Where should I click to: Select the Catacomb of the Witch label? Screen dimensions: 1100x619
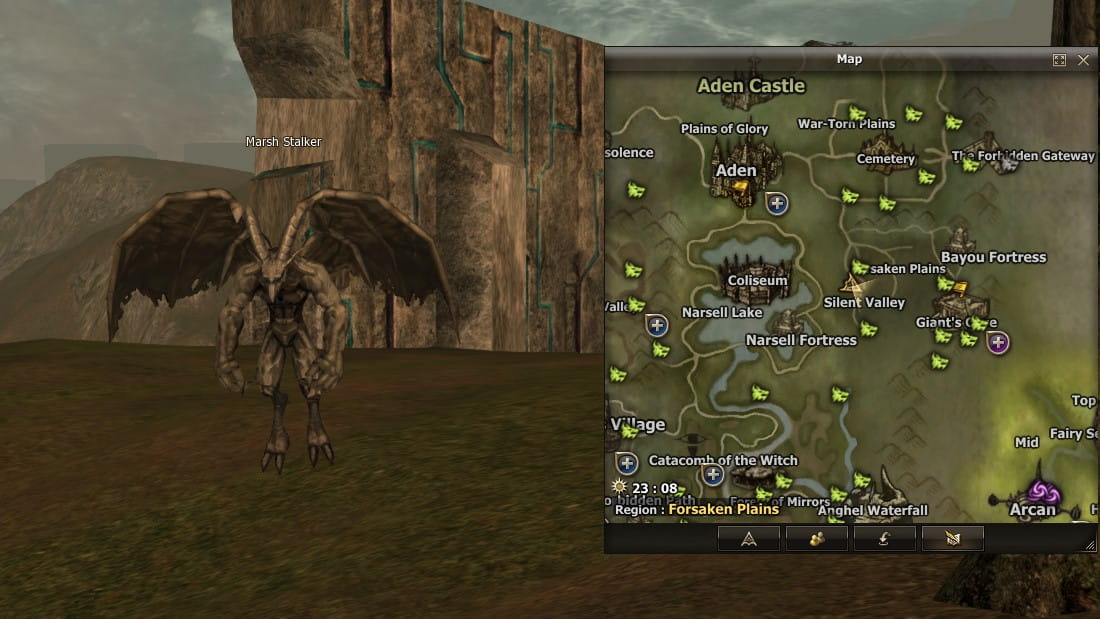click(x=723, y=460)
